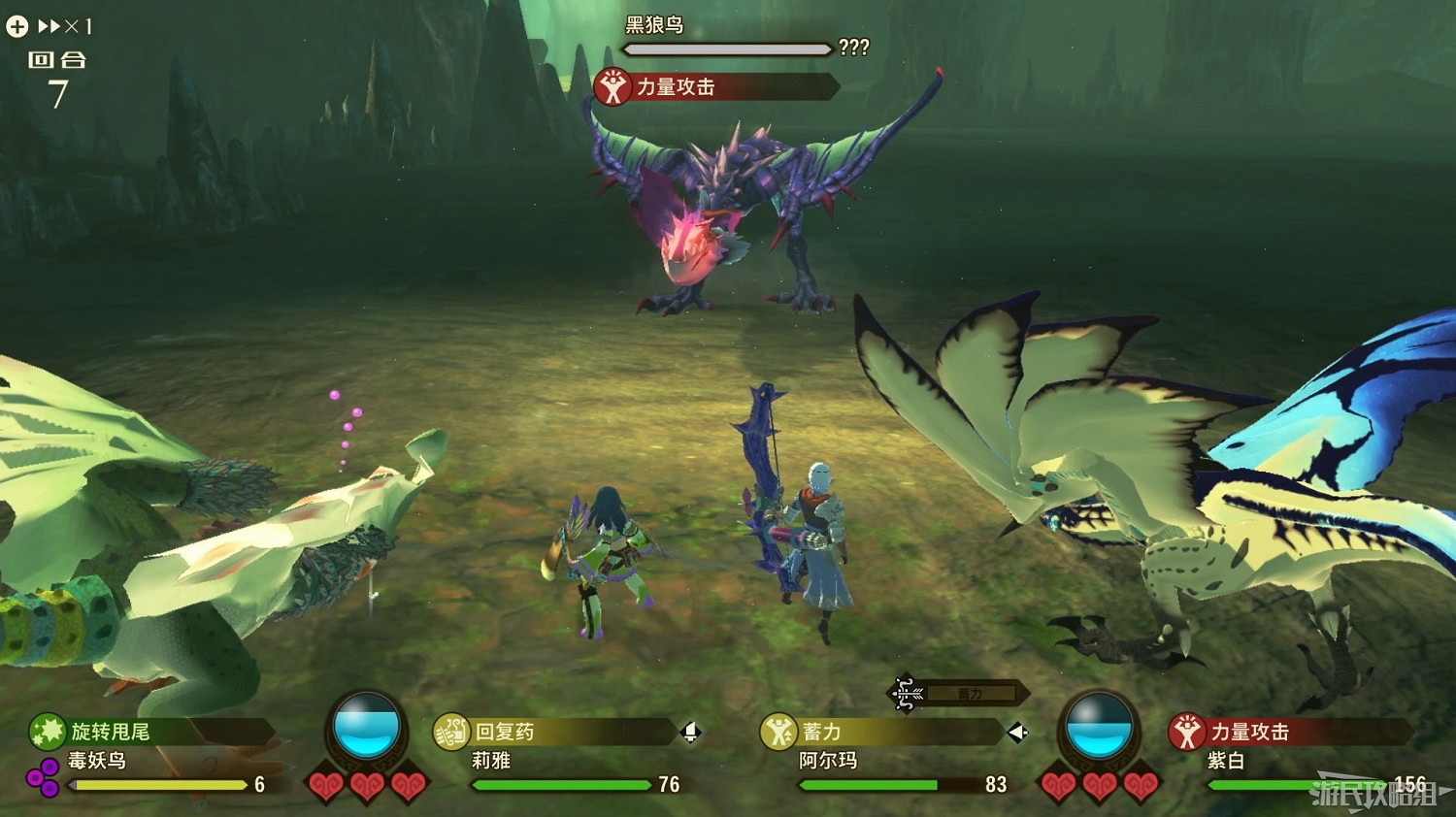Click the red attack icon on the 力量攻击 banner
1456x817 pixels.
[613, 86]
